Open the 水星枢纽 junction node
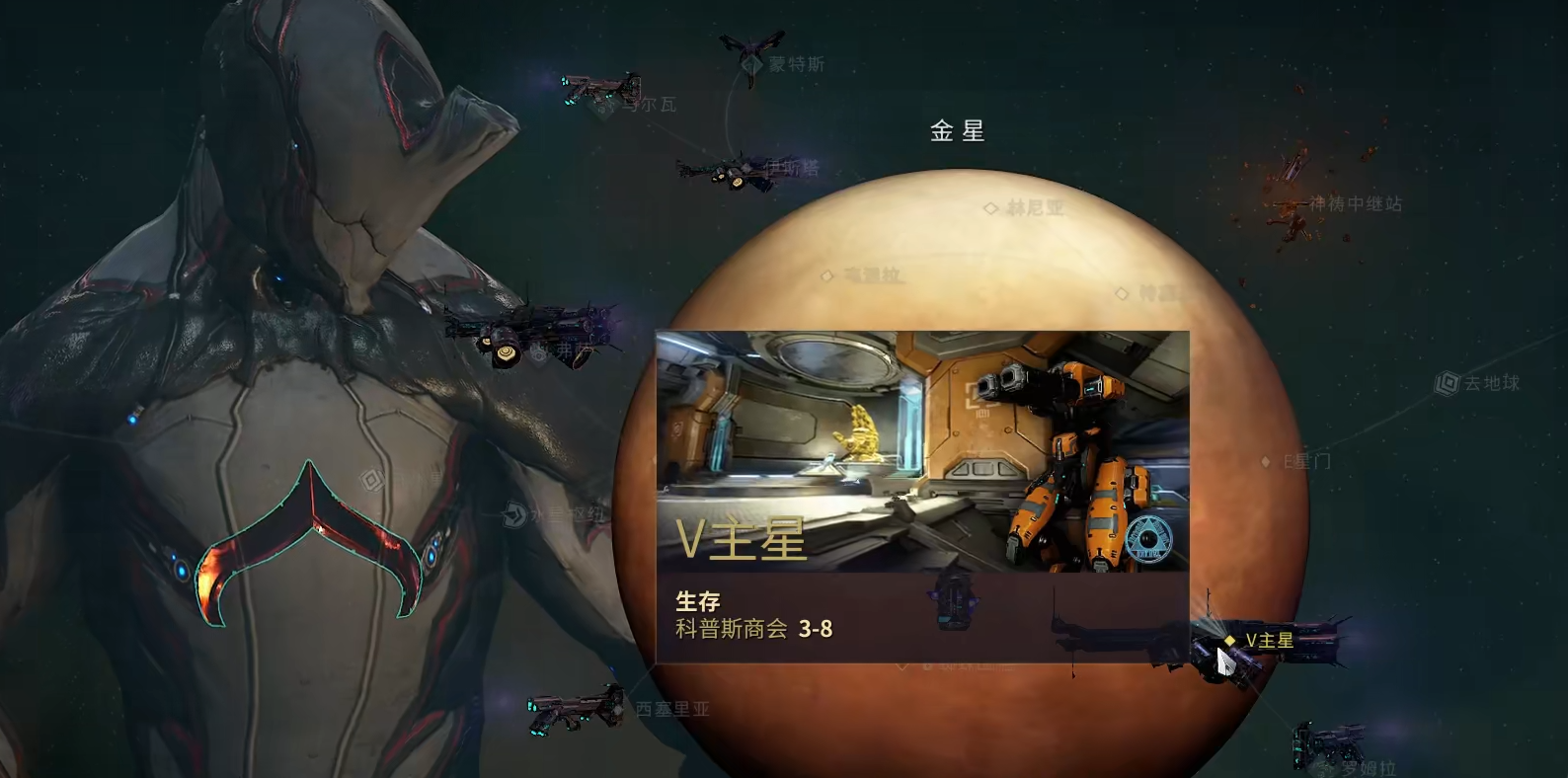 [x=515, y=514]
